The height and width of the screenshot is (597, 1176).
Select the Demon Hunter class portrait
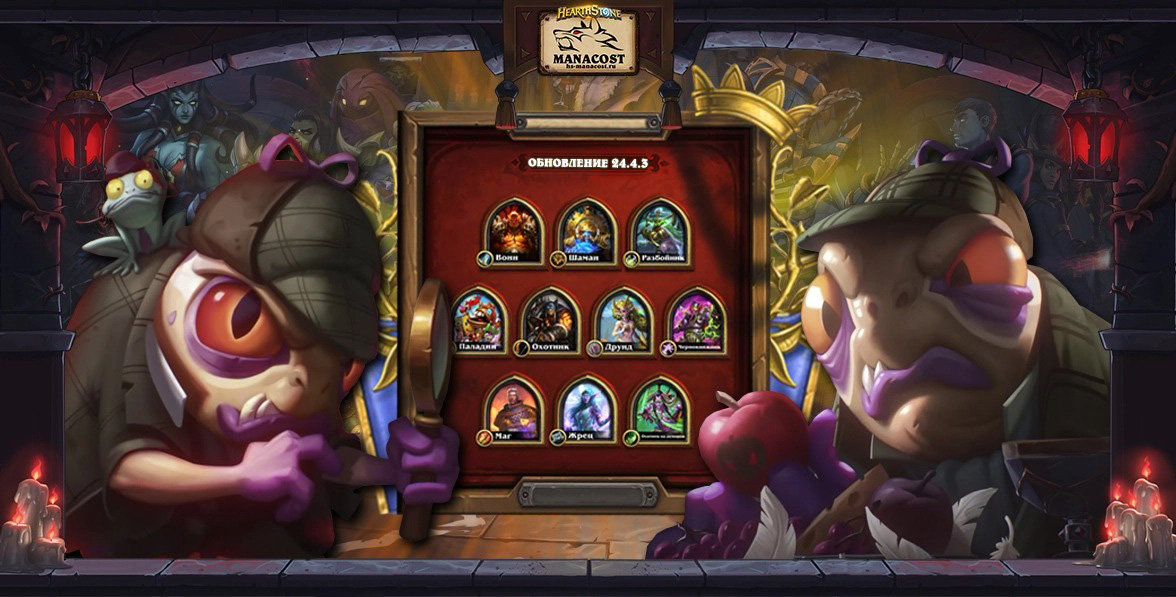click(x=660, y=407)
